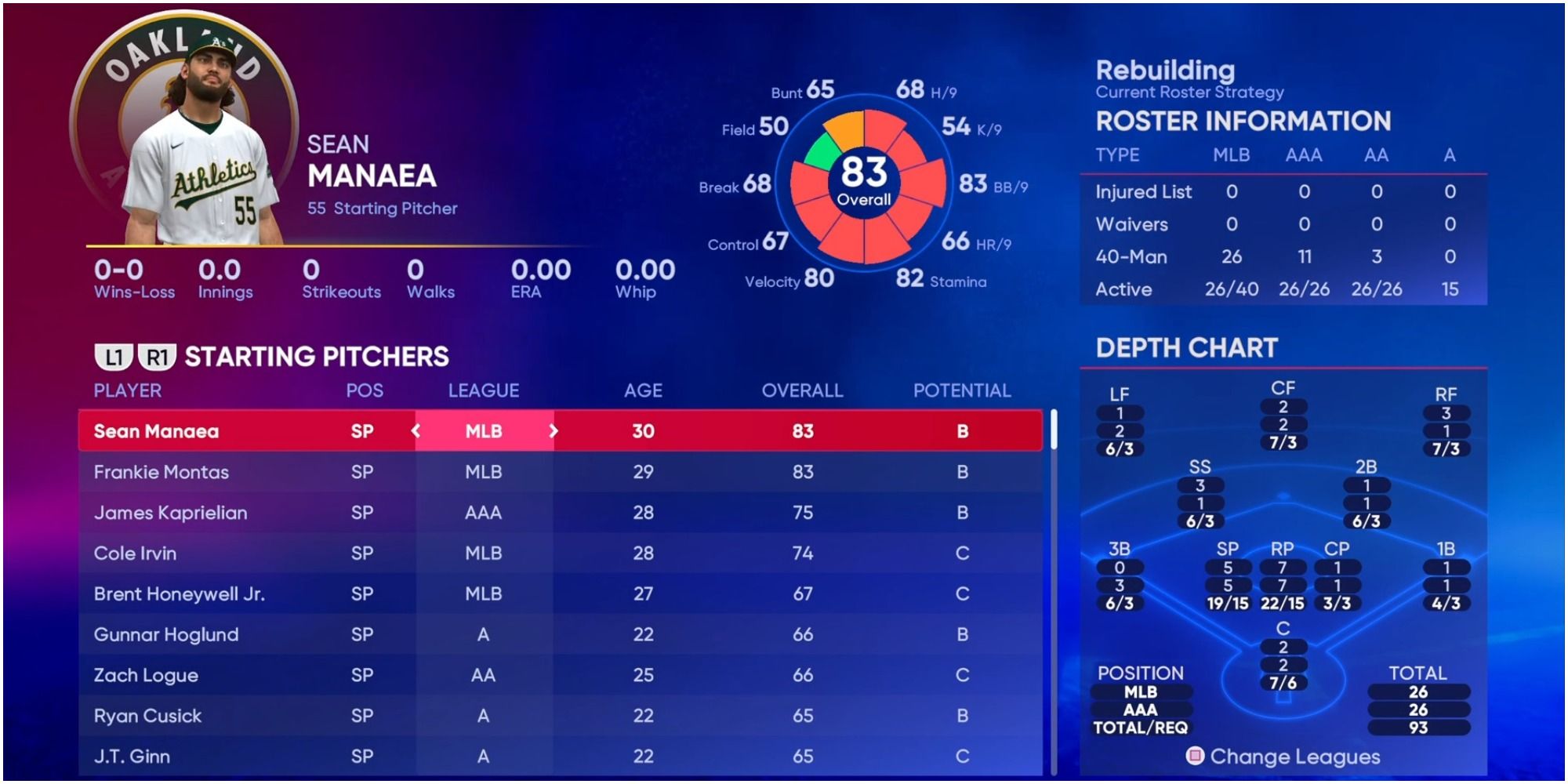Click the left arrow on Manaea's league selector
Viewport: 1568px width, 784px height.
415,430
